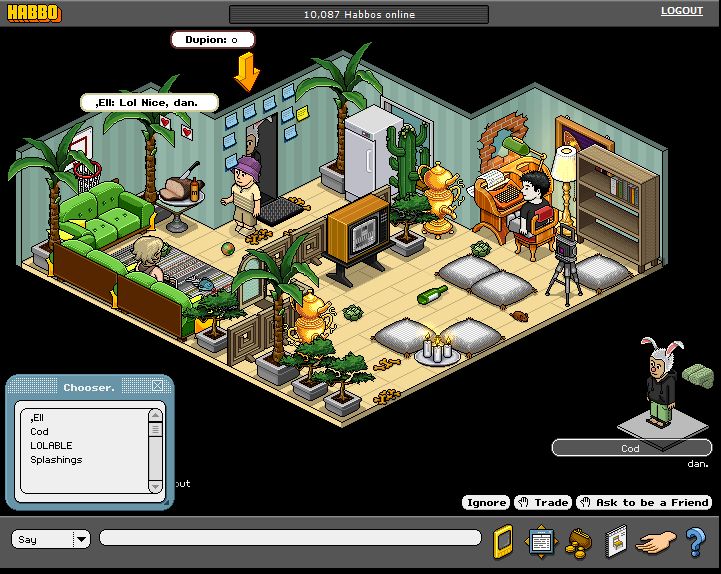Click the Chooser list's scroll-down arrow
The height and width of the screenshot is (574, 721).
[155, 486]
